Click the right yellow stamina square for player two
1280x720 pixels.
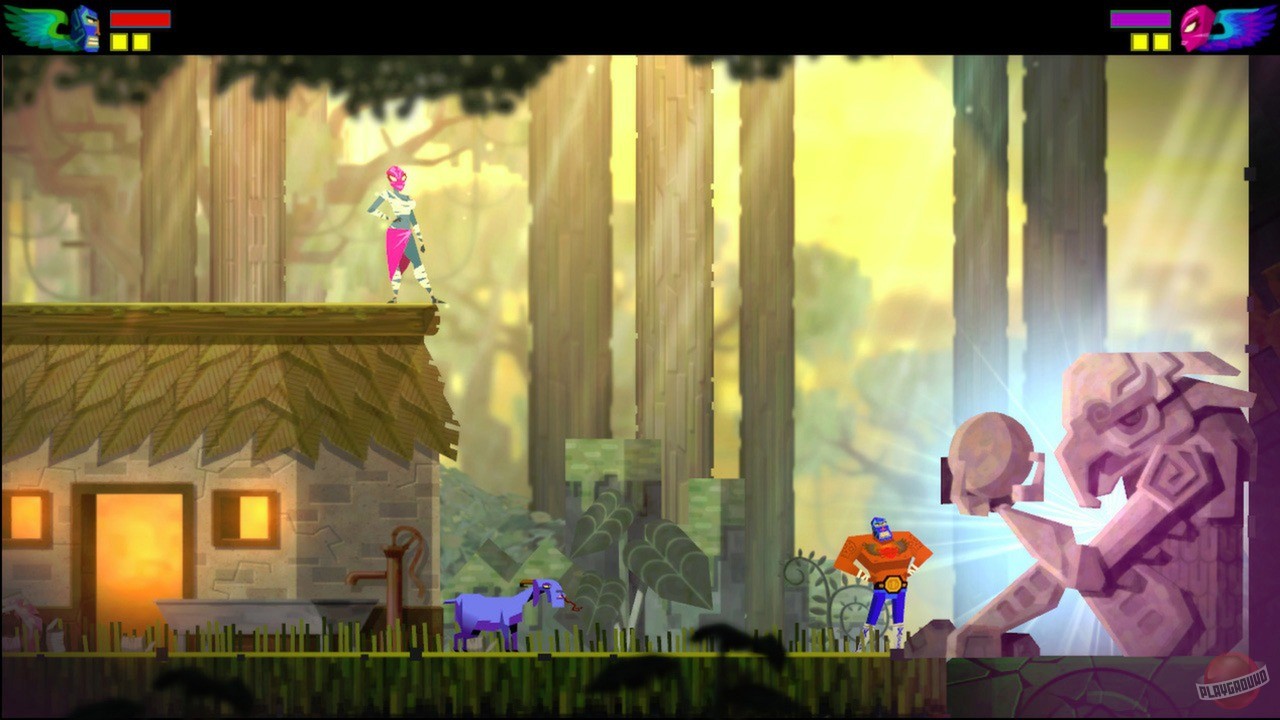[1160, 43]
